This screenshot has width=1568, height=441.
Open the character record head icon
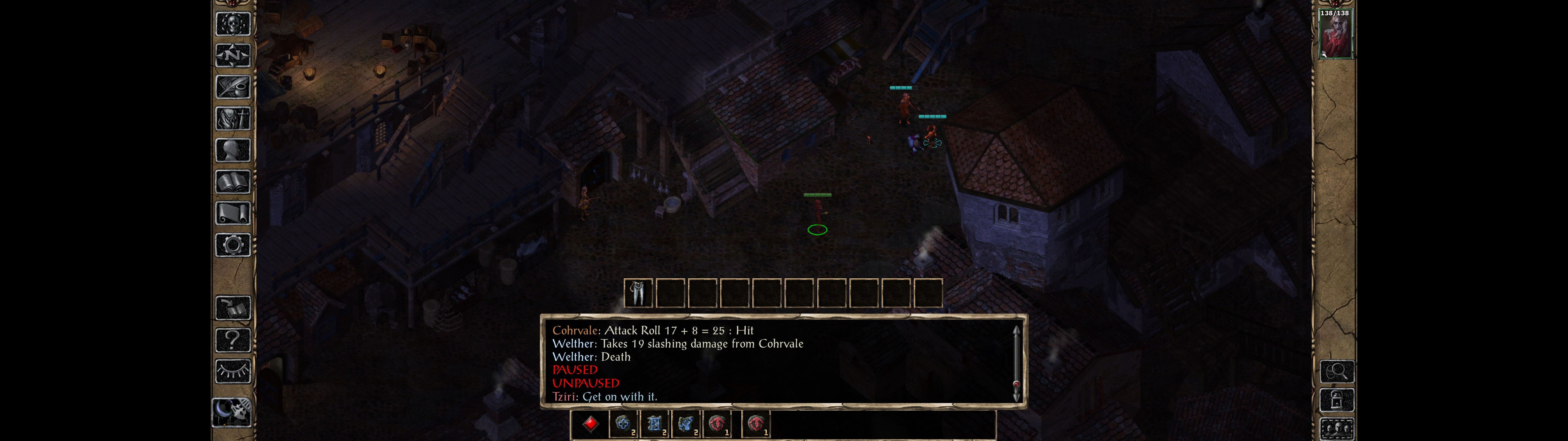pos(233,150)
